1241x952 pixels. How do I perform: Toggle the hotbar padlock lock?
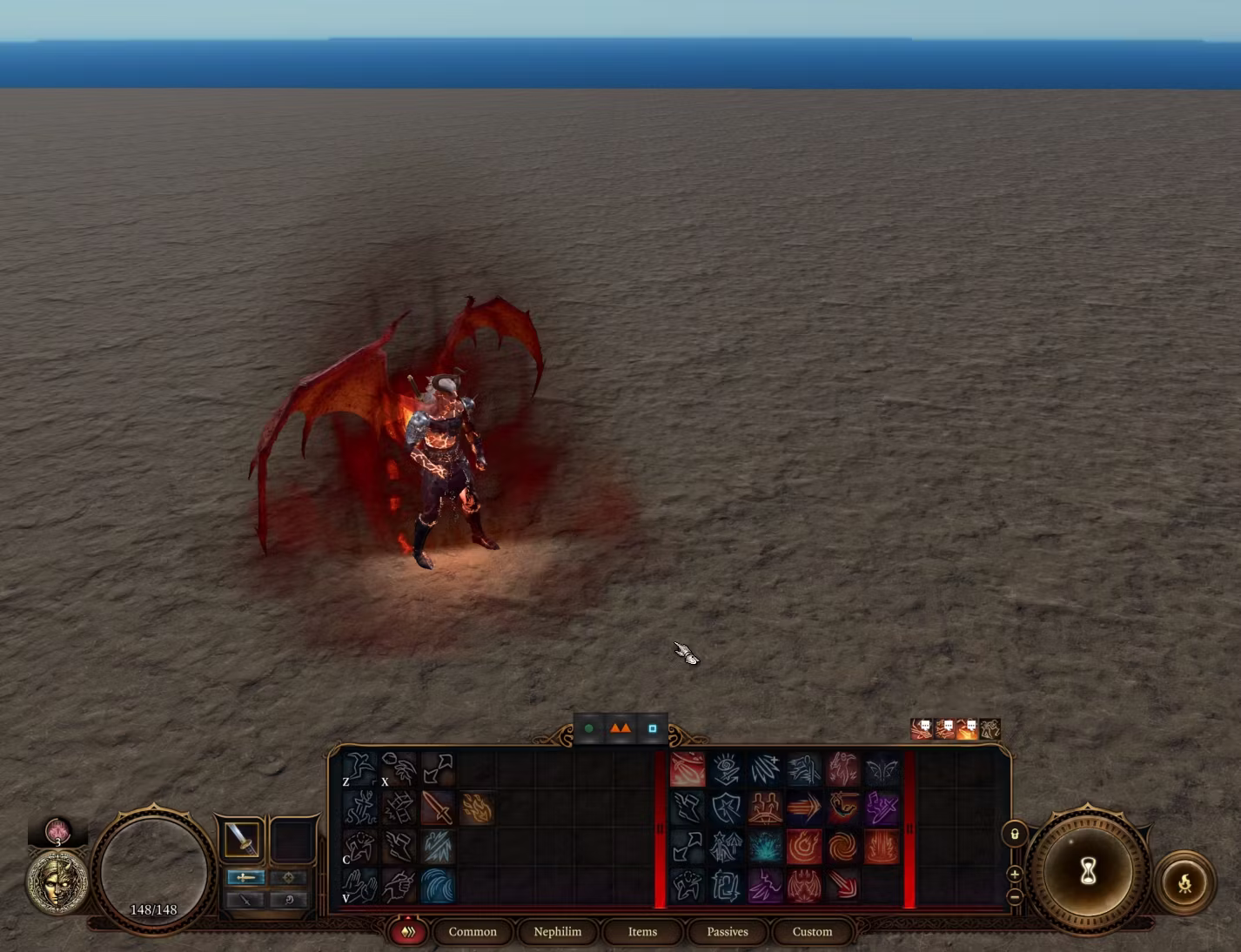click(x=1015, y=835)
